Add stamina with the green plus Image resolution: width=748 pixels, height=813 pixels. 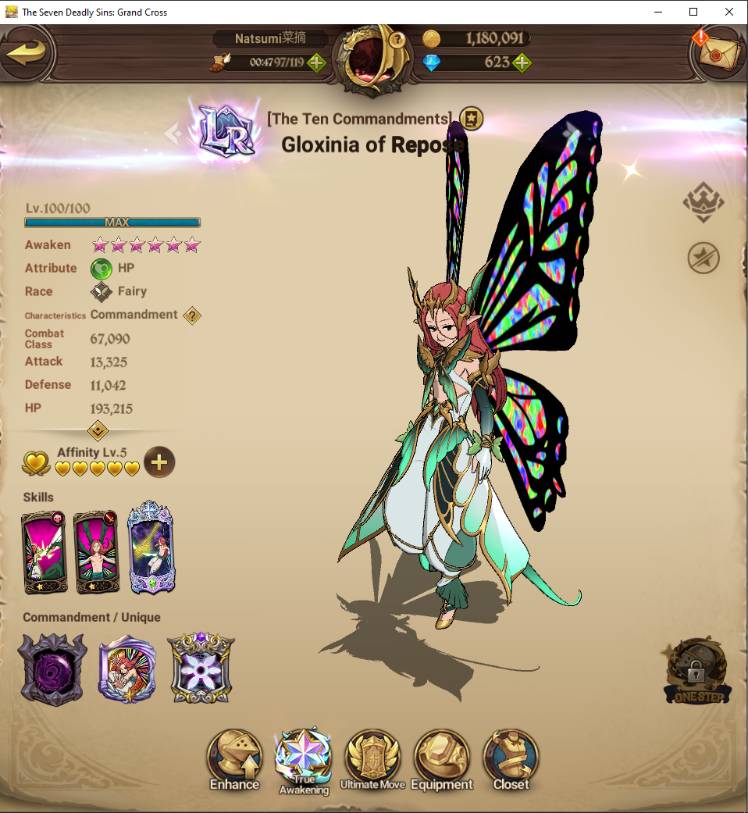316,62
